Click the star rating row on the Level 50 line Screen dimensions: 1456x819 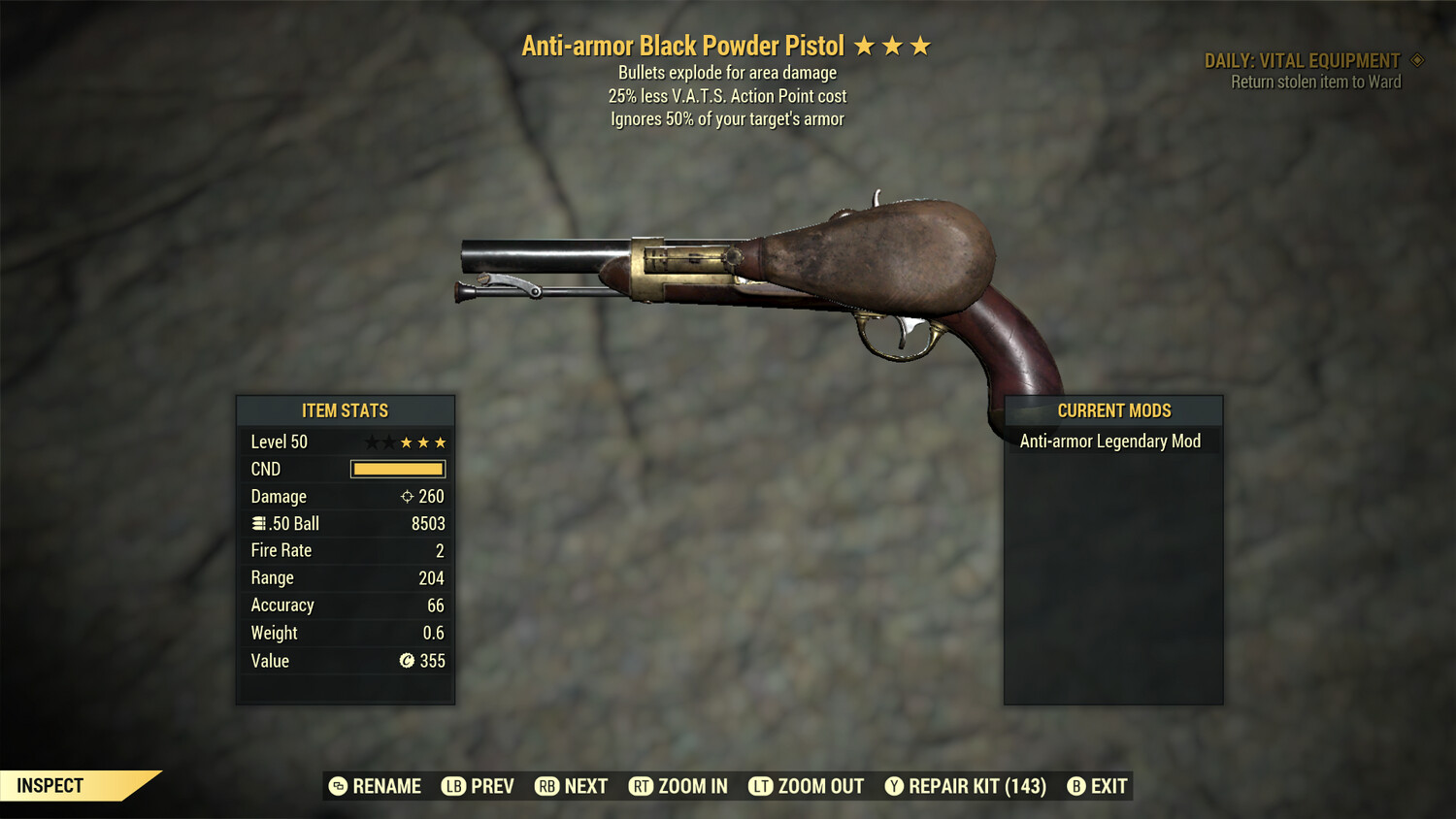click(407, 442)
